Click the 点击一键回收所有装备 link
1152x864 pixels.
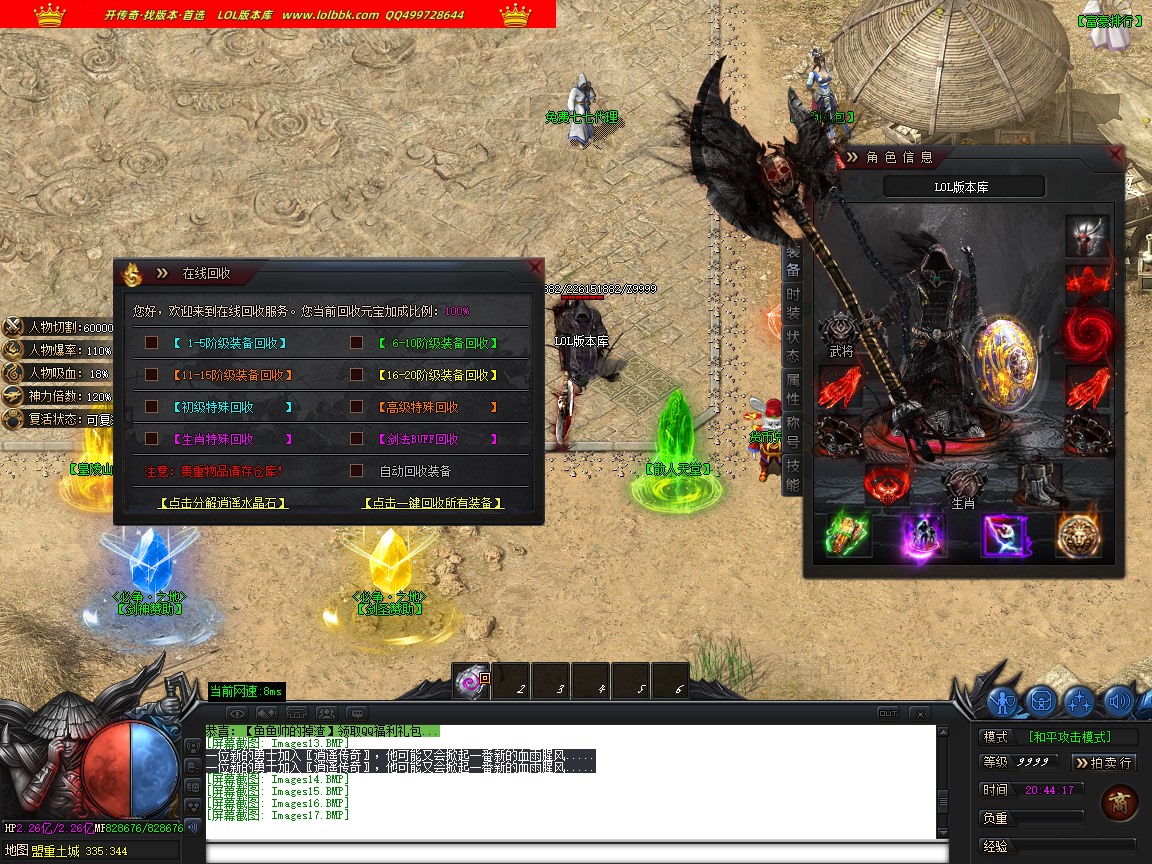[433, 503]
